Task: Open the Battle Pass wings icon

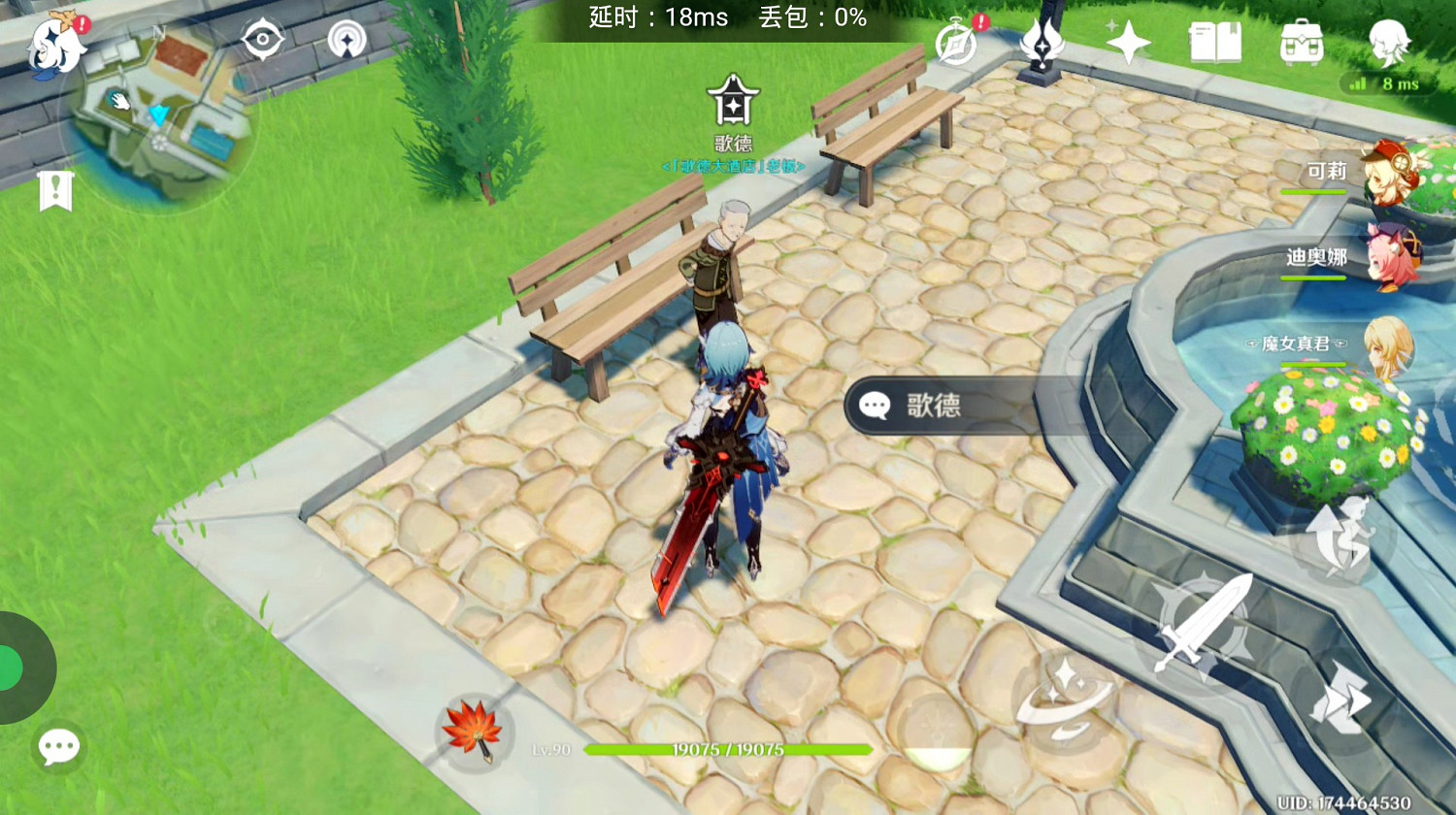Action: point(1042,44)
